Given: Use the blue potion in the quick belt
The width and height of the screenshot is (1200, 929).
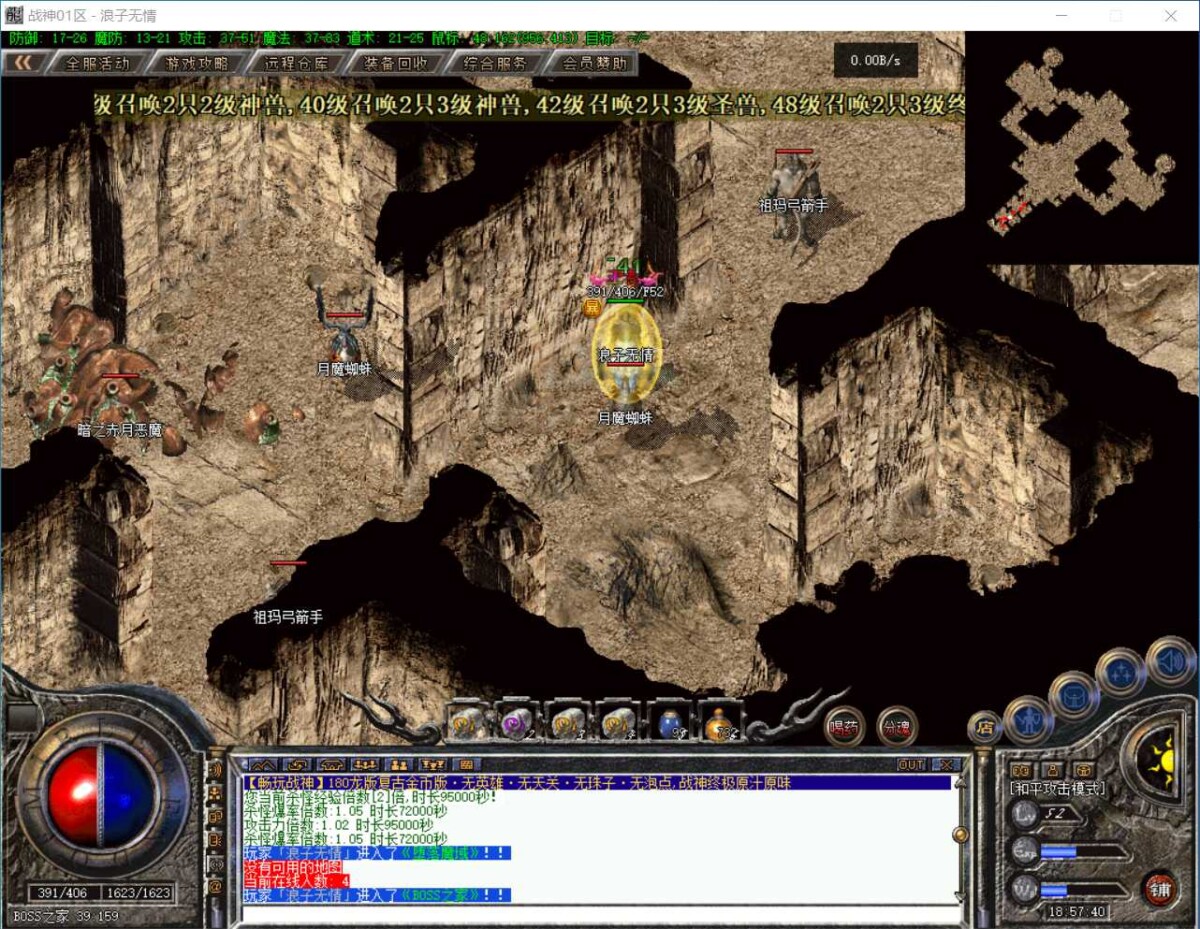Looking at the screenshot, I should coord(671,722).
